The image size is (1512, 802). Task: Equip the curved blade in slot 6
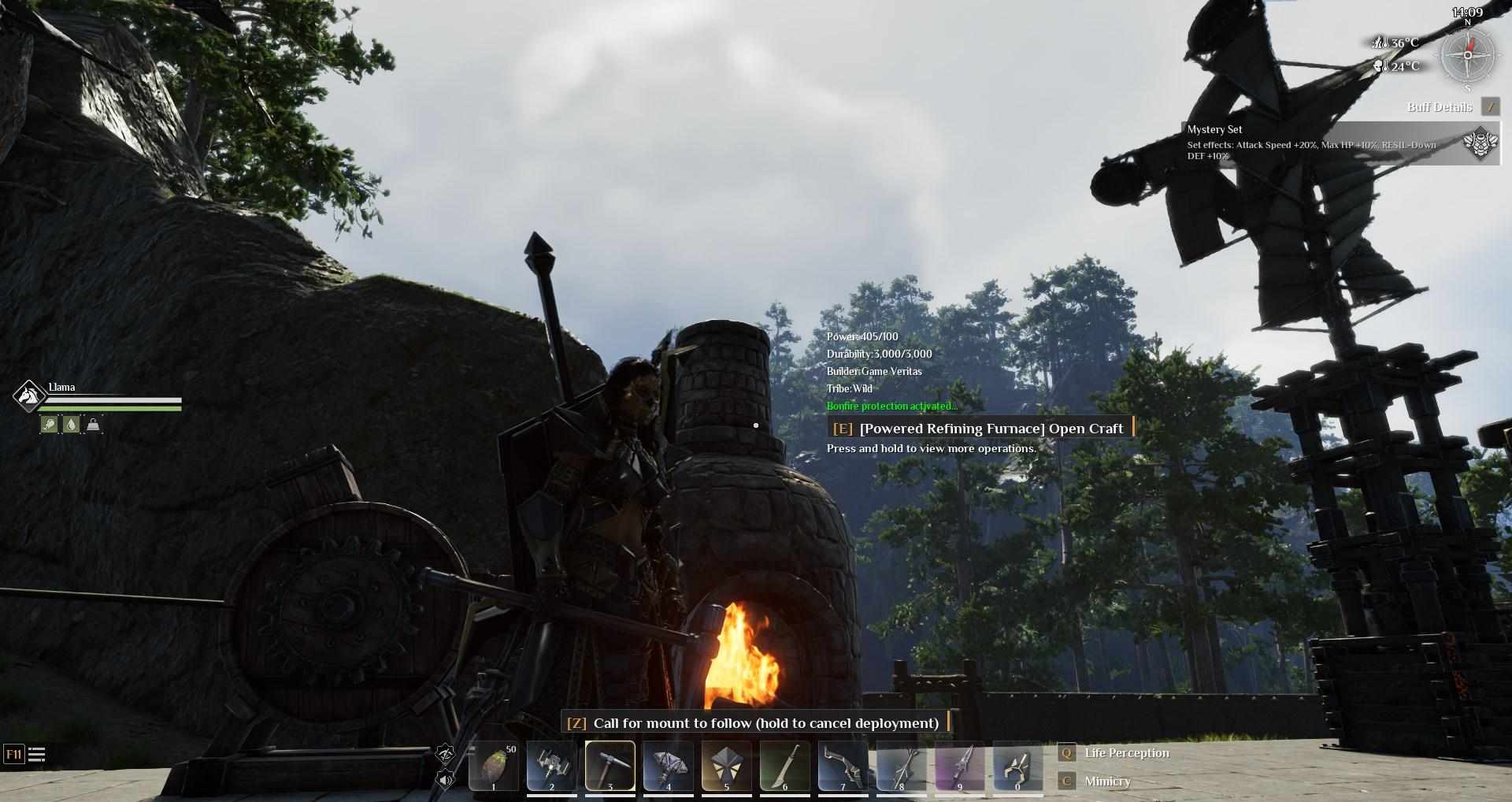click(x=784, y=765)
